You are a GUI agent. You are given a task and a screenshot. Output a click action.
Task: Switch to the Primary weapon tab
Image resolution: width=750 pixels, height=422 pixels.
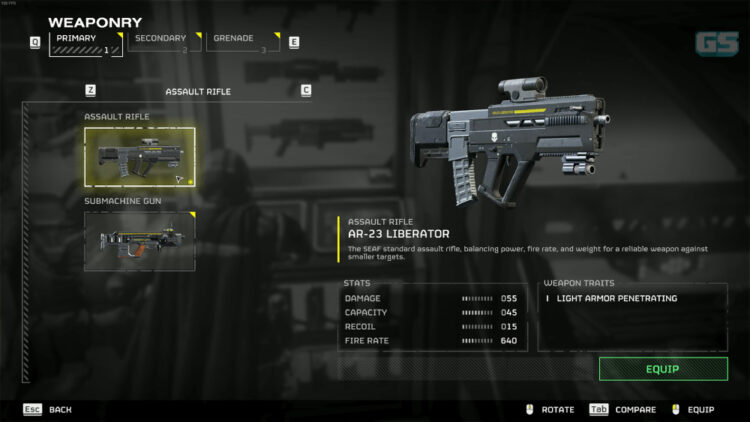(x=86, y=43)
